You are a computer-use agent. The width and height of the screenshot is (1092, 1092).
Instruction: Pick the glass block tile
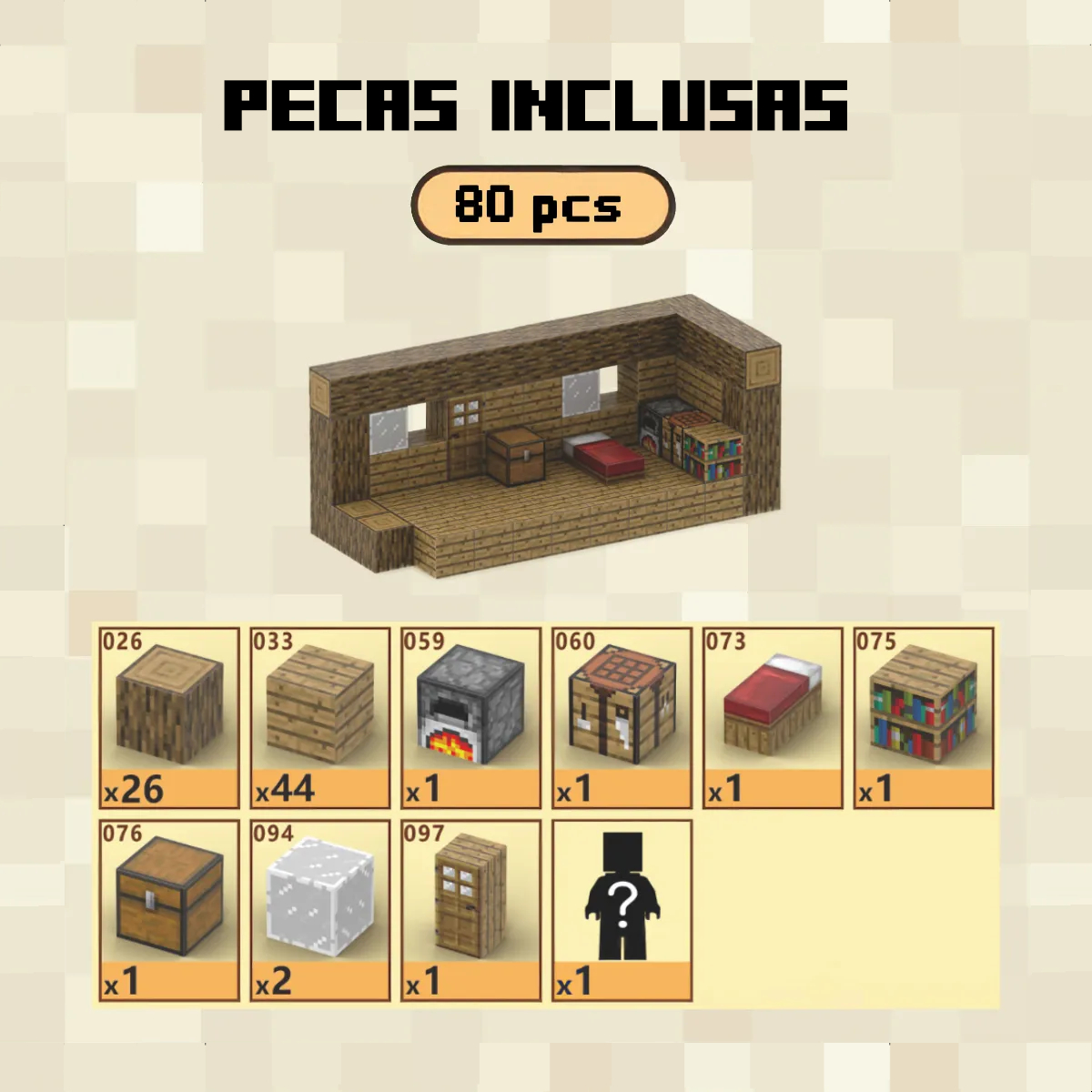click(x=320, y=909)
